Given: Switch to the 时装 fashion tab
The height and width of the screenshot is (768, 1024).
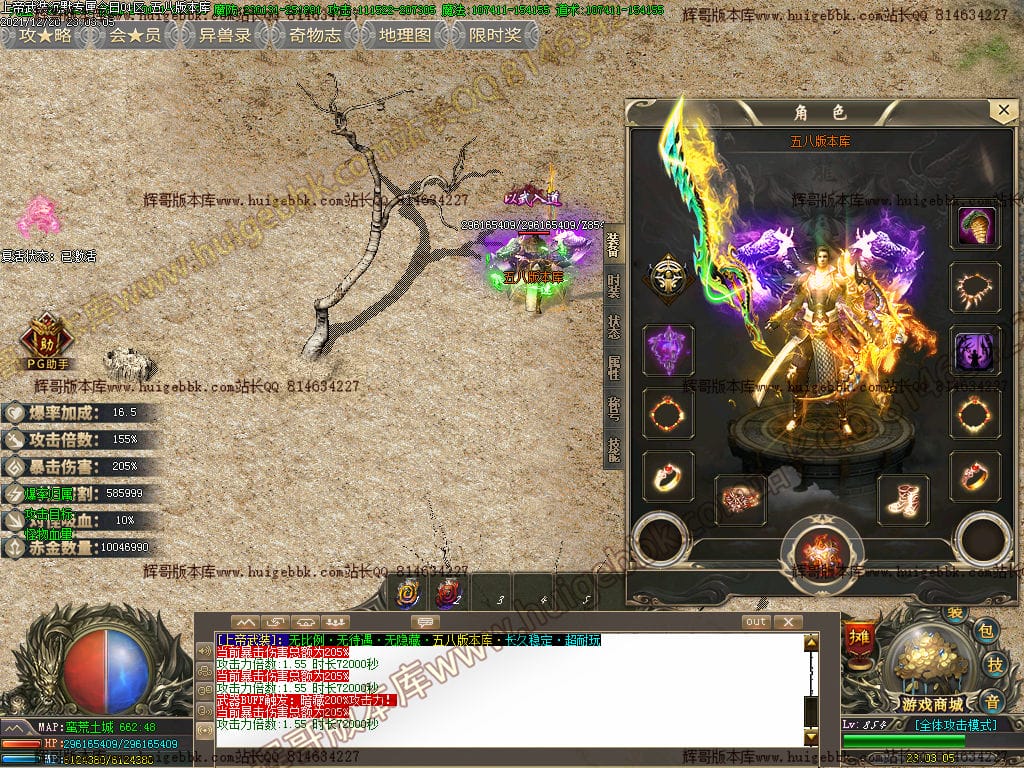Looking at the screenshot, I should click(613, 287).
